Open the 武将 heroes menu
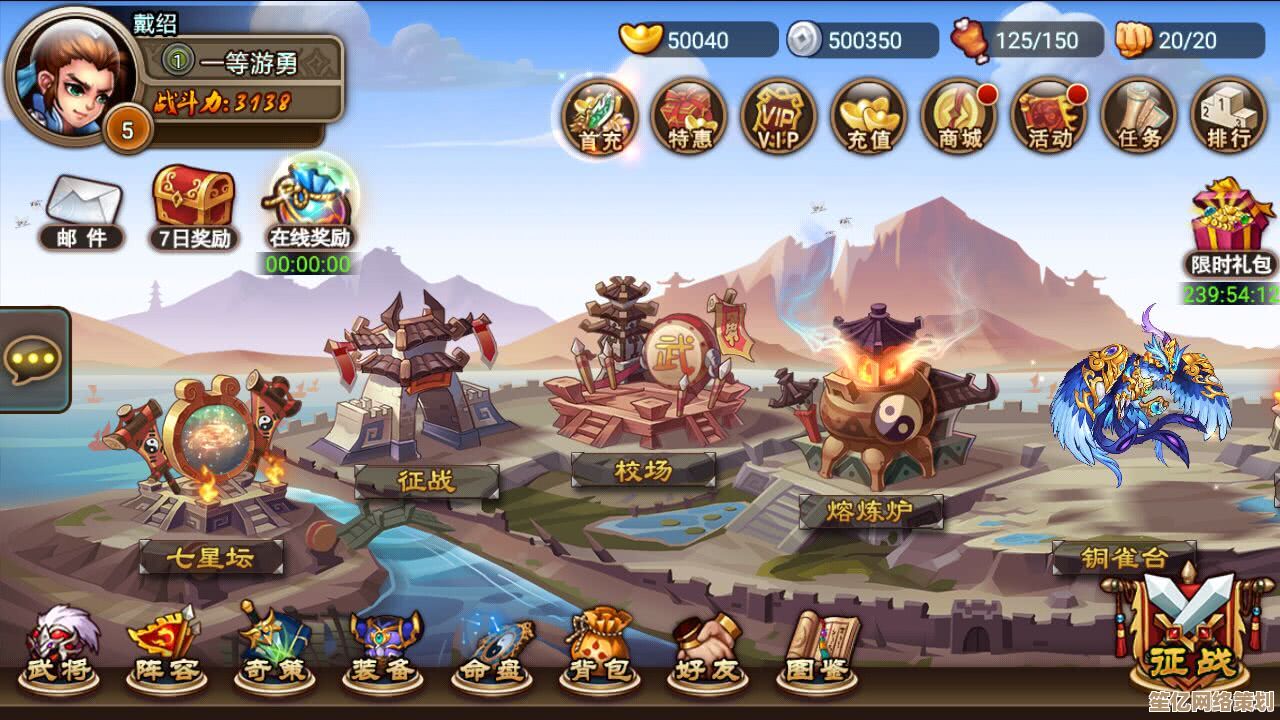1280x720 pixels. (59, 647)
